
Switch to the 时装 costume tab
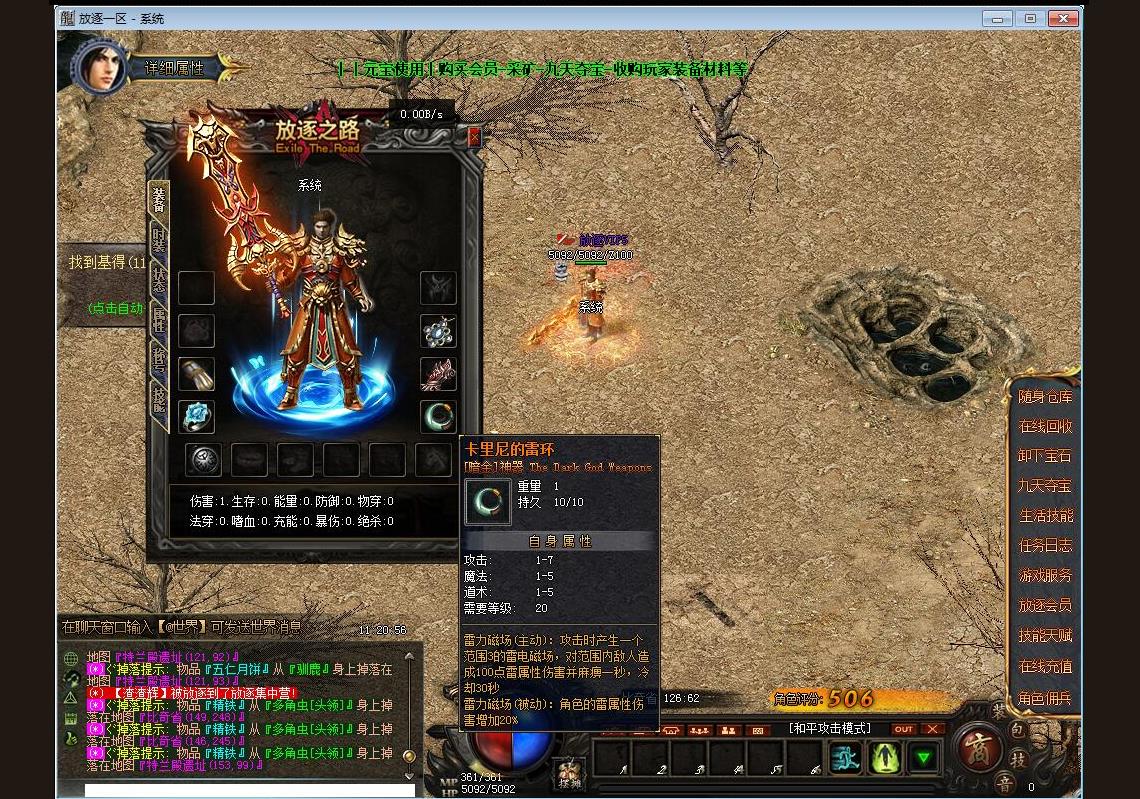tap(158, 240)
